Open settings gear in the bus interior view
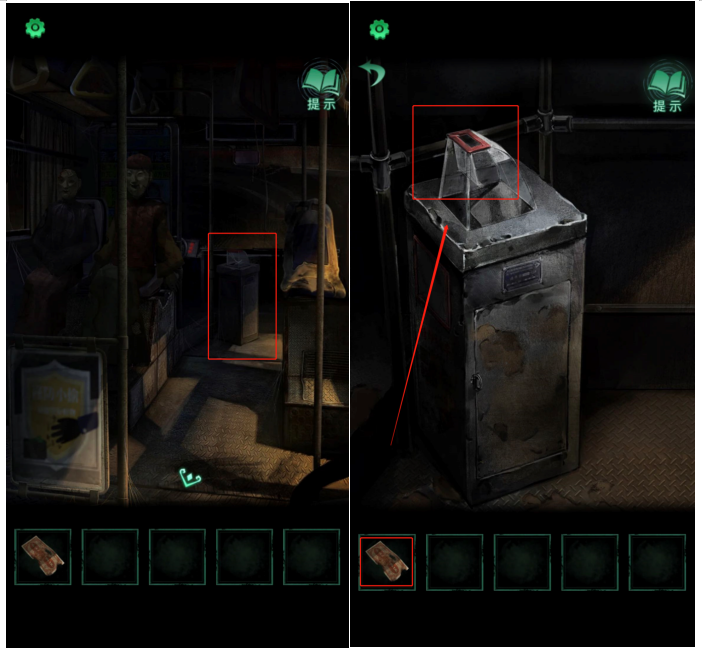This screenshot has width=702, height=655. [x=36, y=28]
